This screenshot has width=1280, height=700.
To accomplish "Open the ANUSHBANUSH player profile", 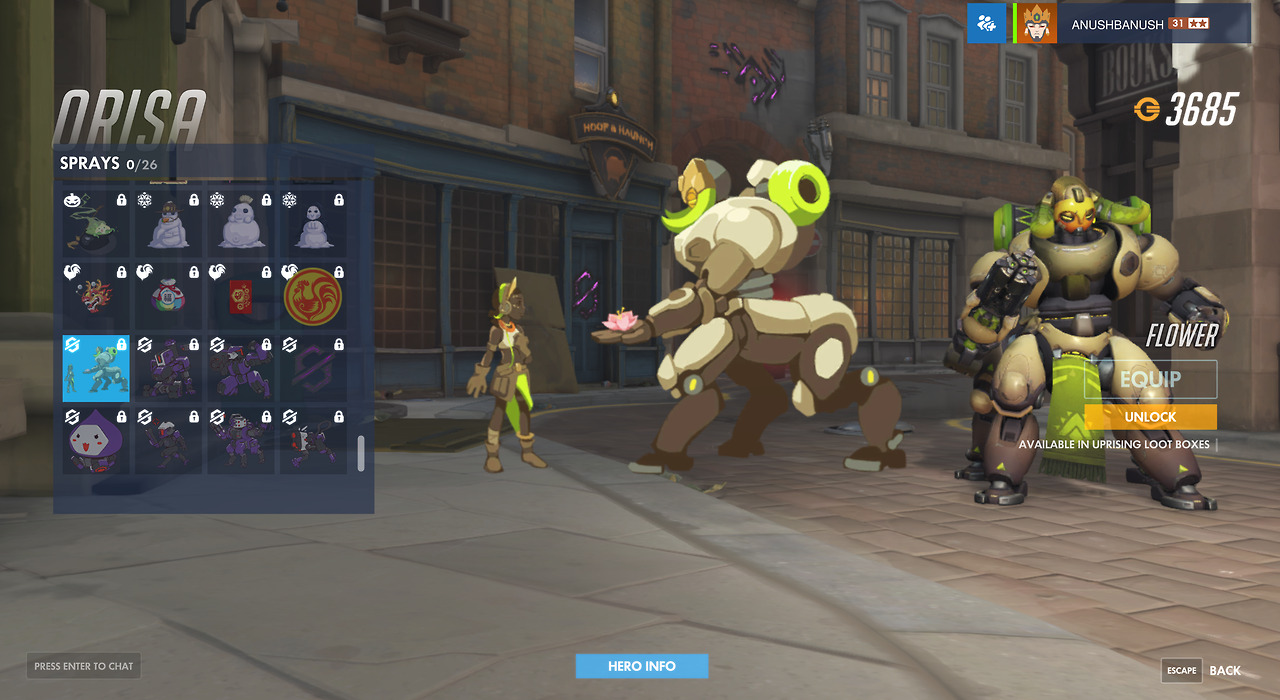I will pos(1132,24).
